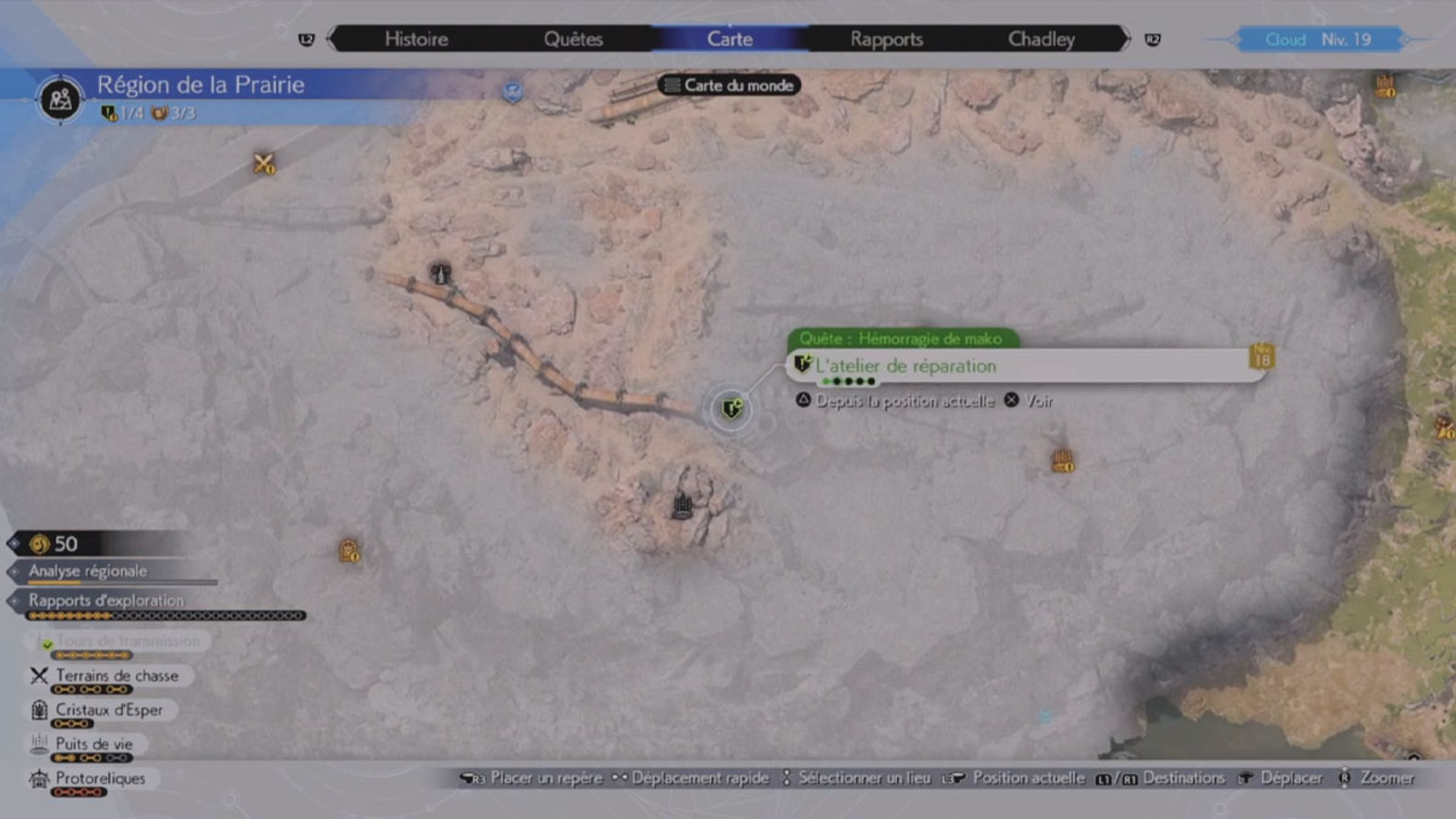Select the crystal marker on the rocky outcrop

coord(682,506)
